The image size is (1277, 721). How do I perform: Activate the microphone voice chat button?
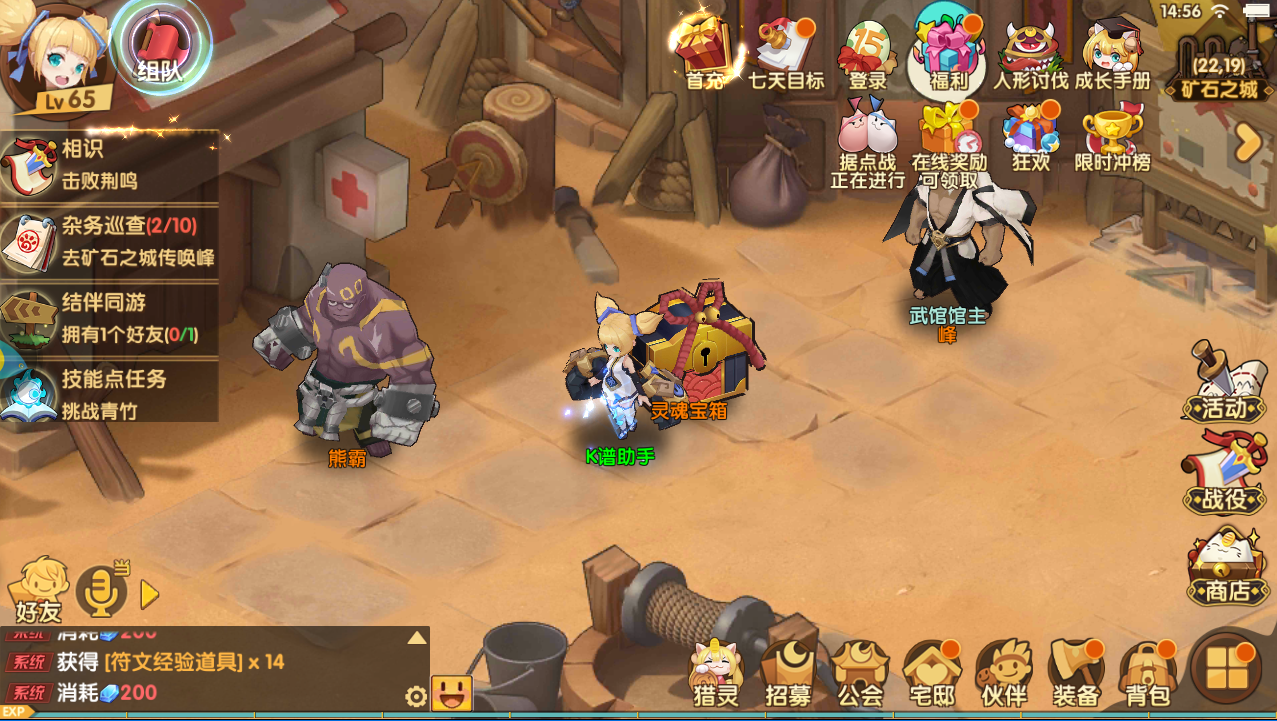[x=102, y=590]
